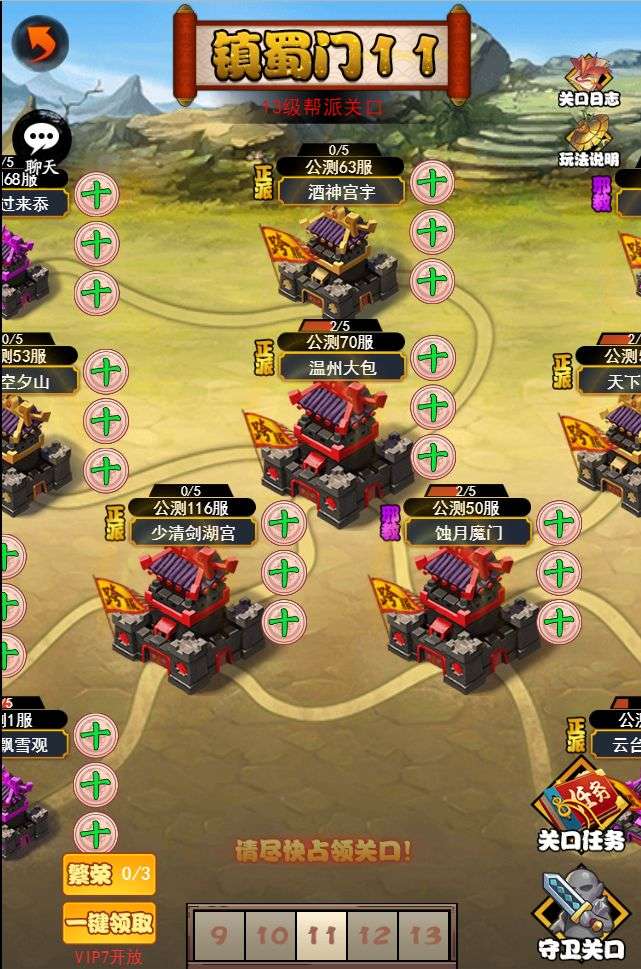Select the 温州大包 fortress banner
Image resolution: width=641 pixels, height=969 pixels.
click(x=341, y=367)
